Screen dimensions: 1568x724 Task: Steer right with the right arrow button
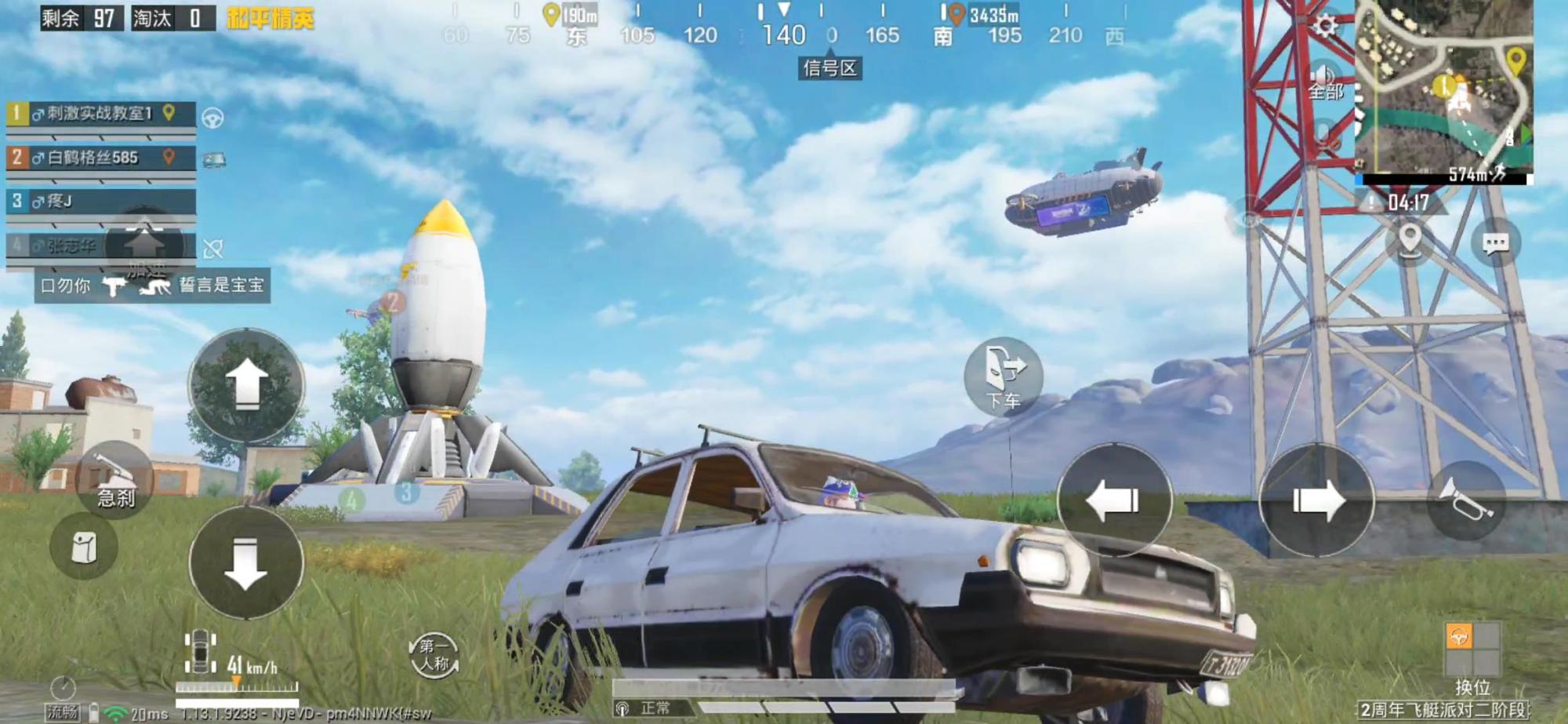coord(1316,500)
